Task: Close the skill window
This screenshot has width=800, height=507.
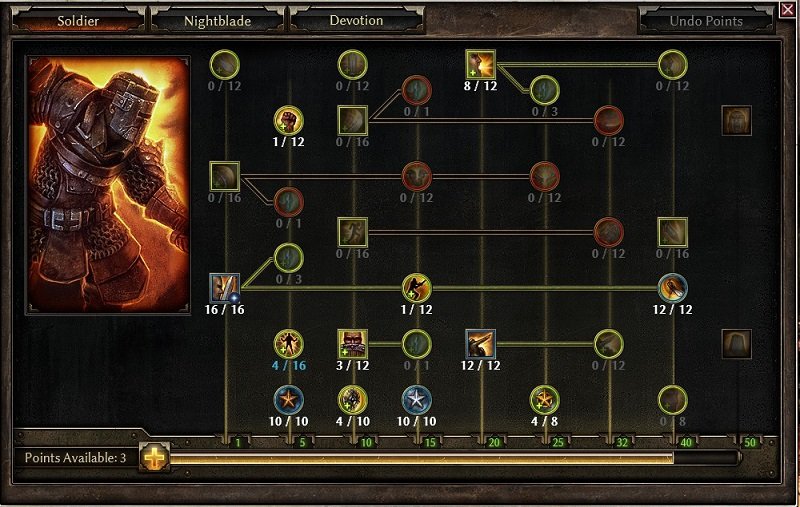Action: click(787, 10)
